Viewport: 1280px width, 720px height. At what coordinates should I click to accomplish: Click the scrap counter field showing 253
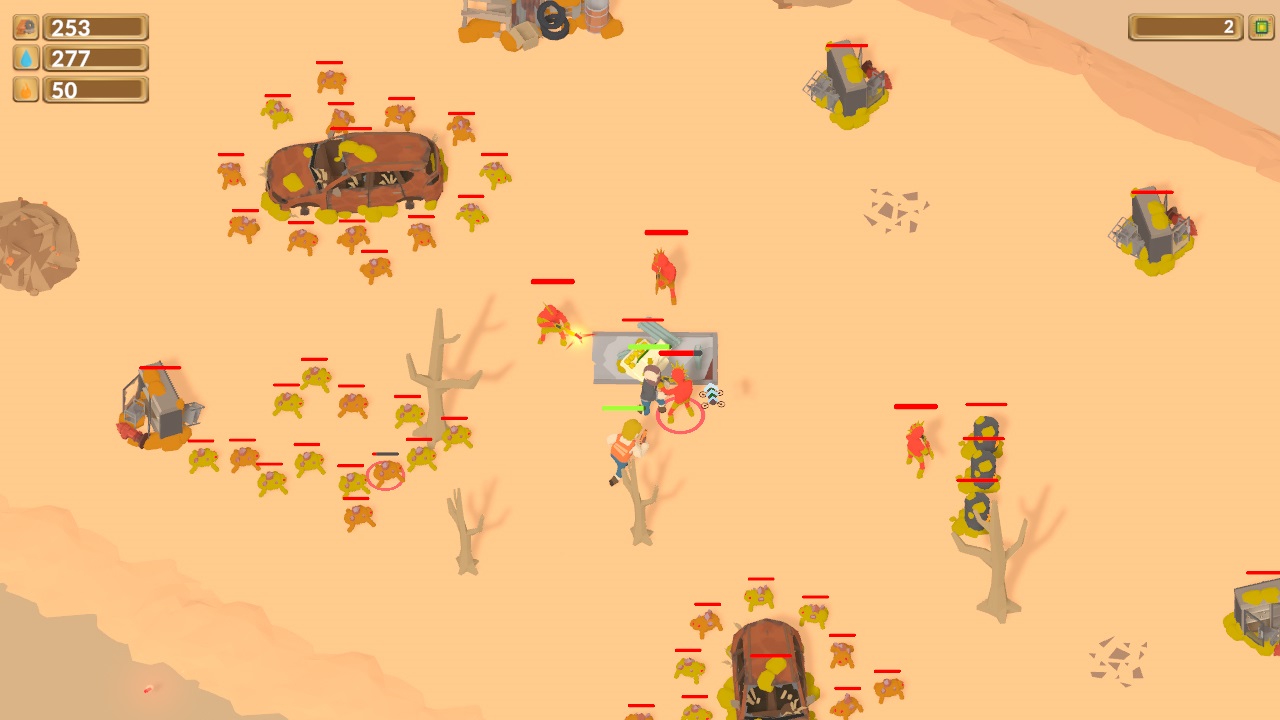[97, 27]
